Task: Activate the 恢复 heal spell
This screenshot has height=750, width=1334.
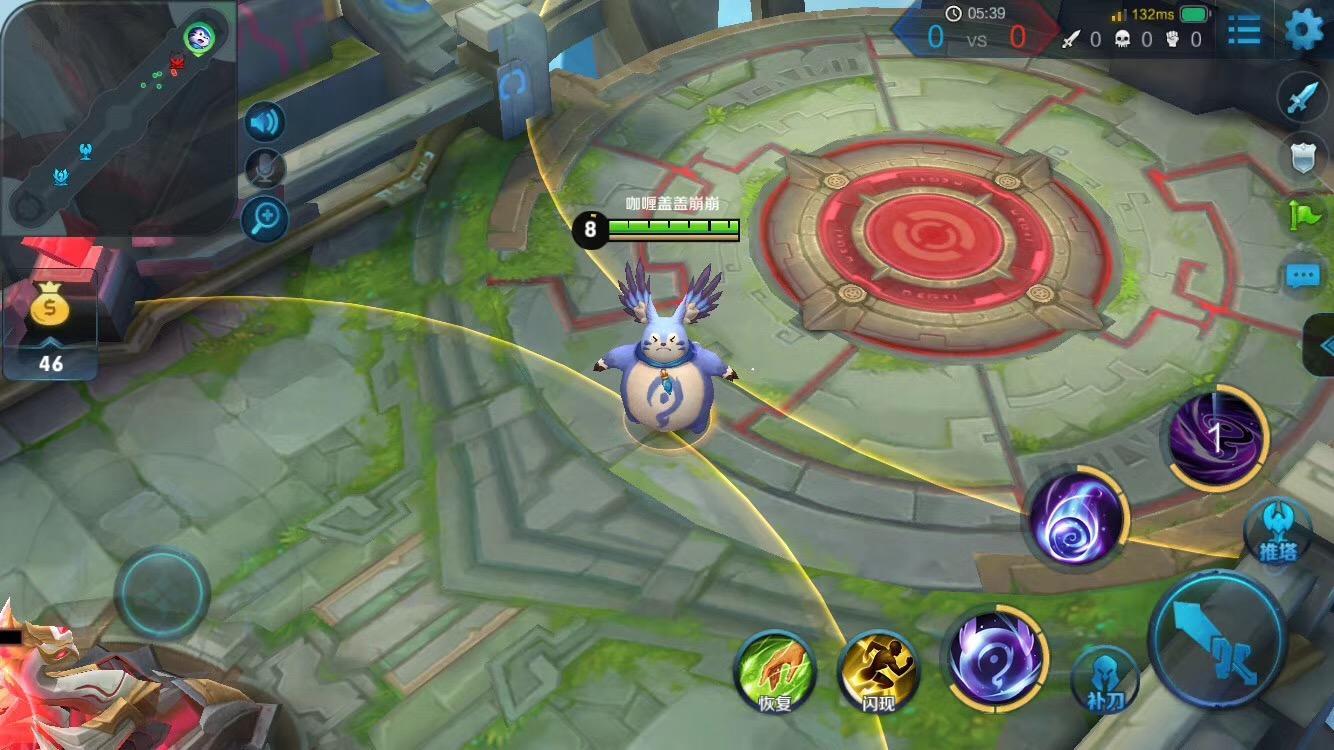Action: tap(775, 670)
